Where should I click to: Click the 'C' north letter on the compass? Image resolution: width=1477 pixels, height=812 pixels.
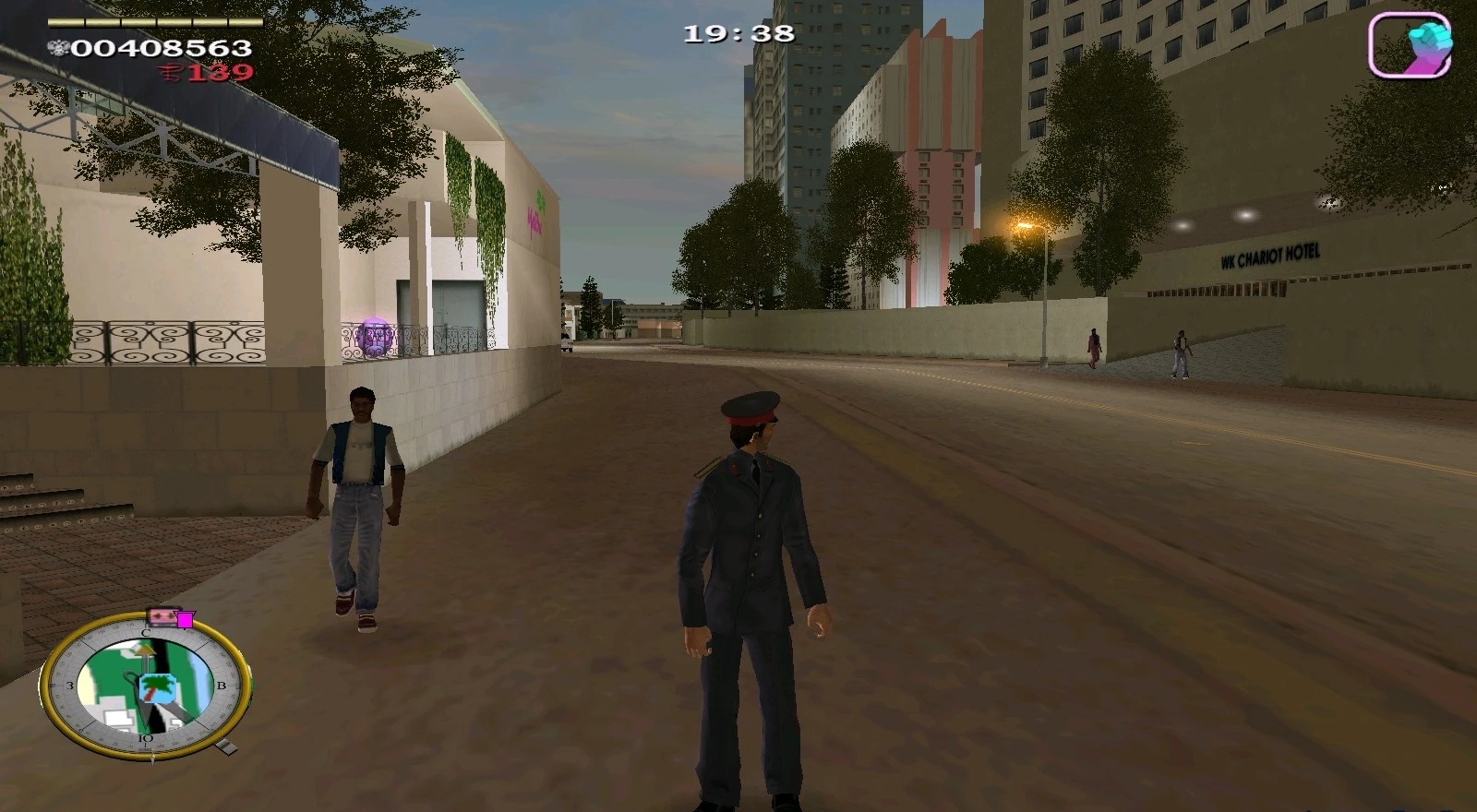(x=146, y=634)
